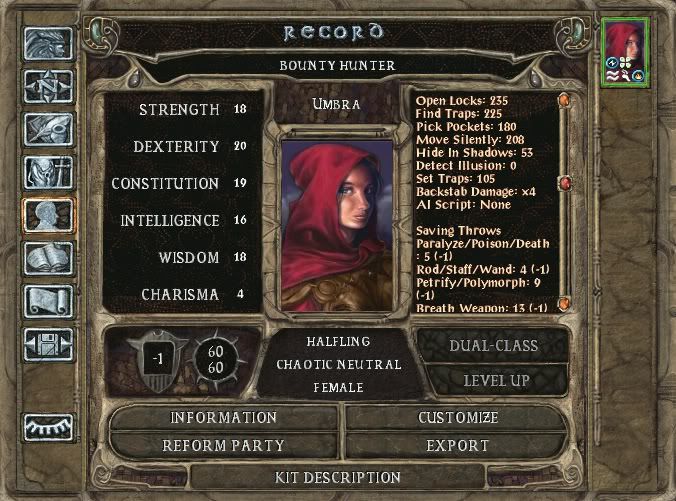Open the priest scroll icon
676x501 pixels.
[x=47, y=302]
